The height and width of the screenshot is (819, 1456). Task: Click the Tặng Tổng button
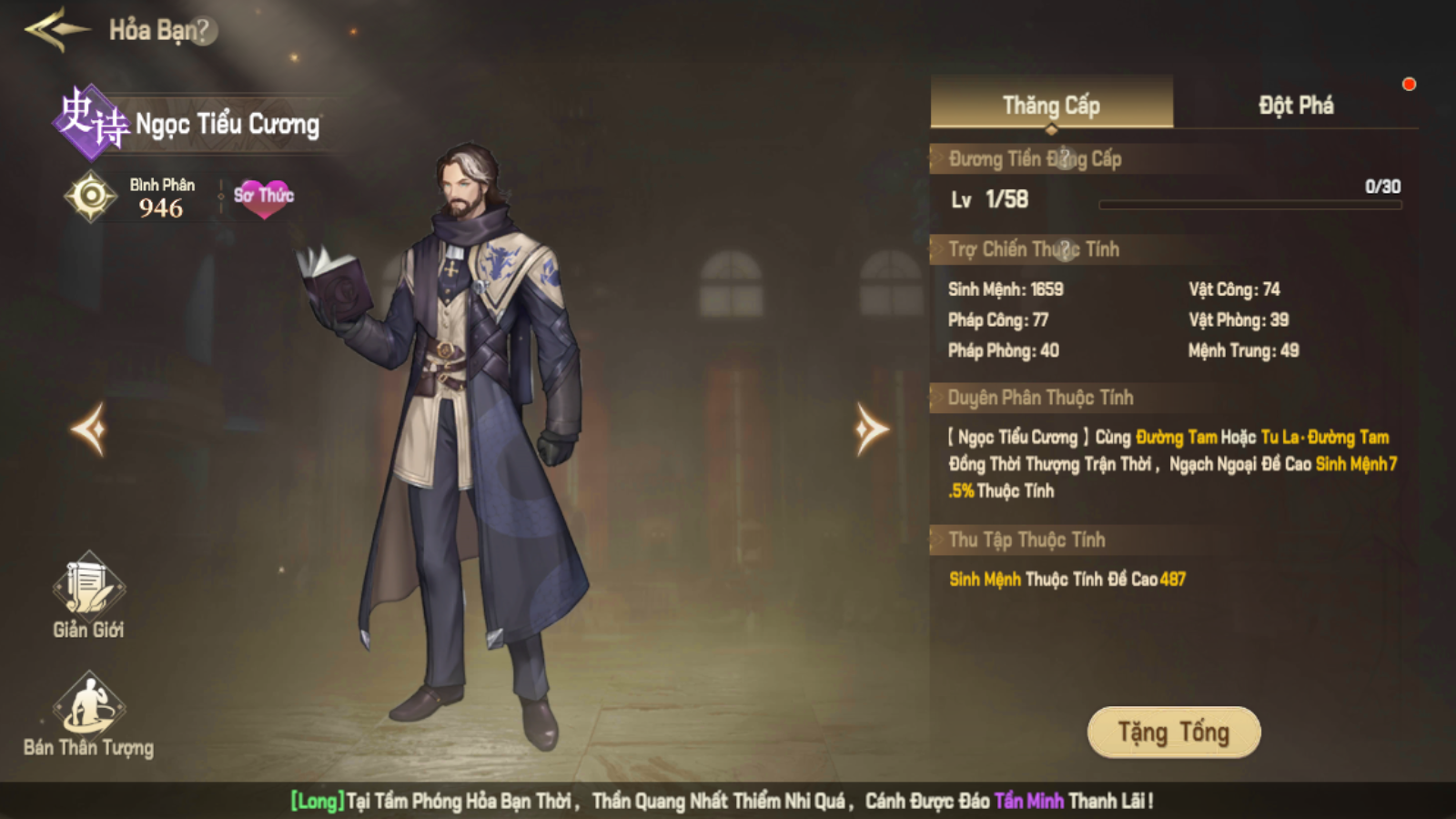pos(1173,732)
